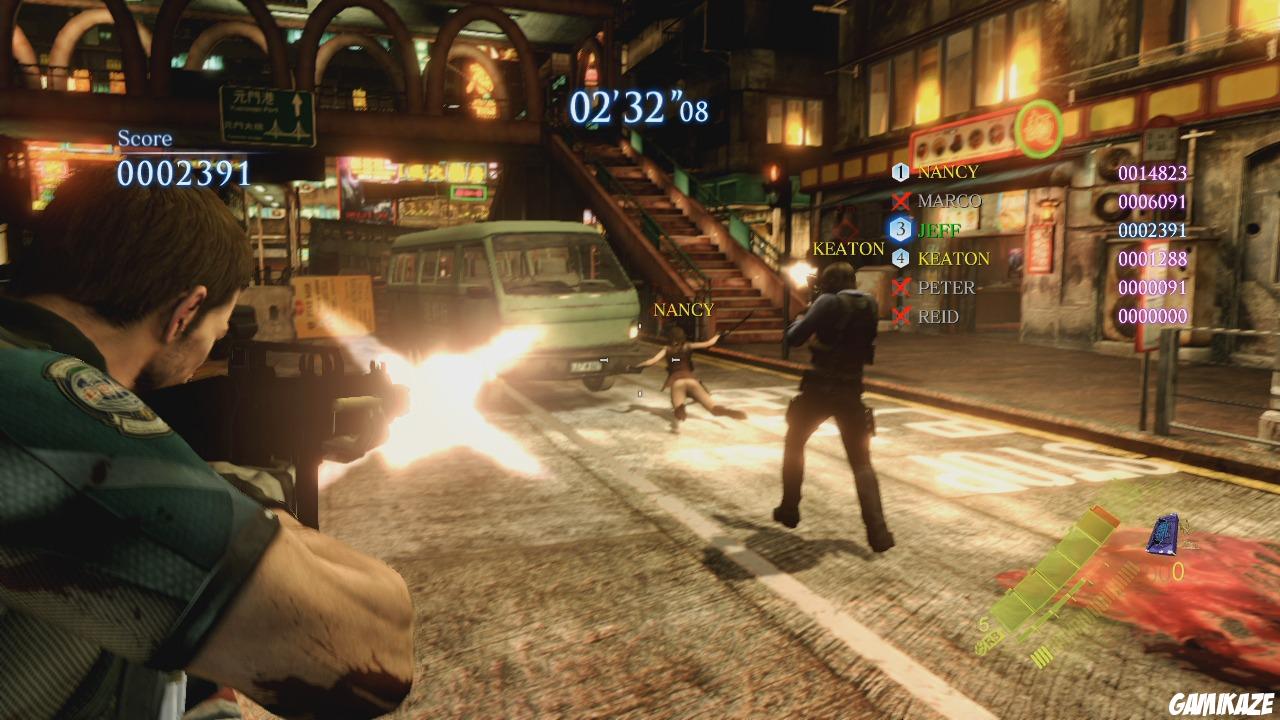This screenshot has height=720, width=1280.
Task: Toggle the NANCY name tag over the downed player
Action: click(683, 310)
